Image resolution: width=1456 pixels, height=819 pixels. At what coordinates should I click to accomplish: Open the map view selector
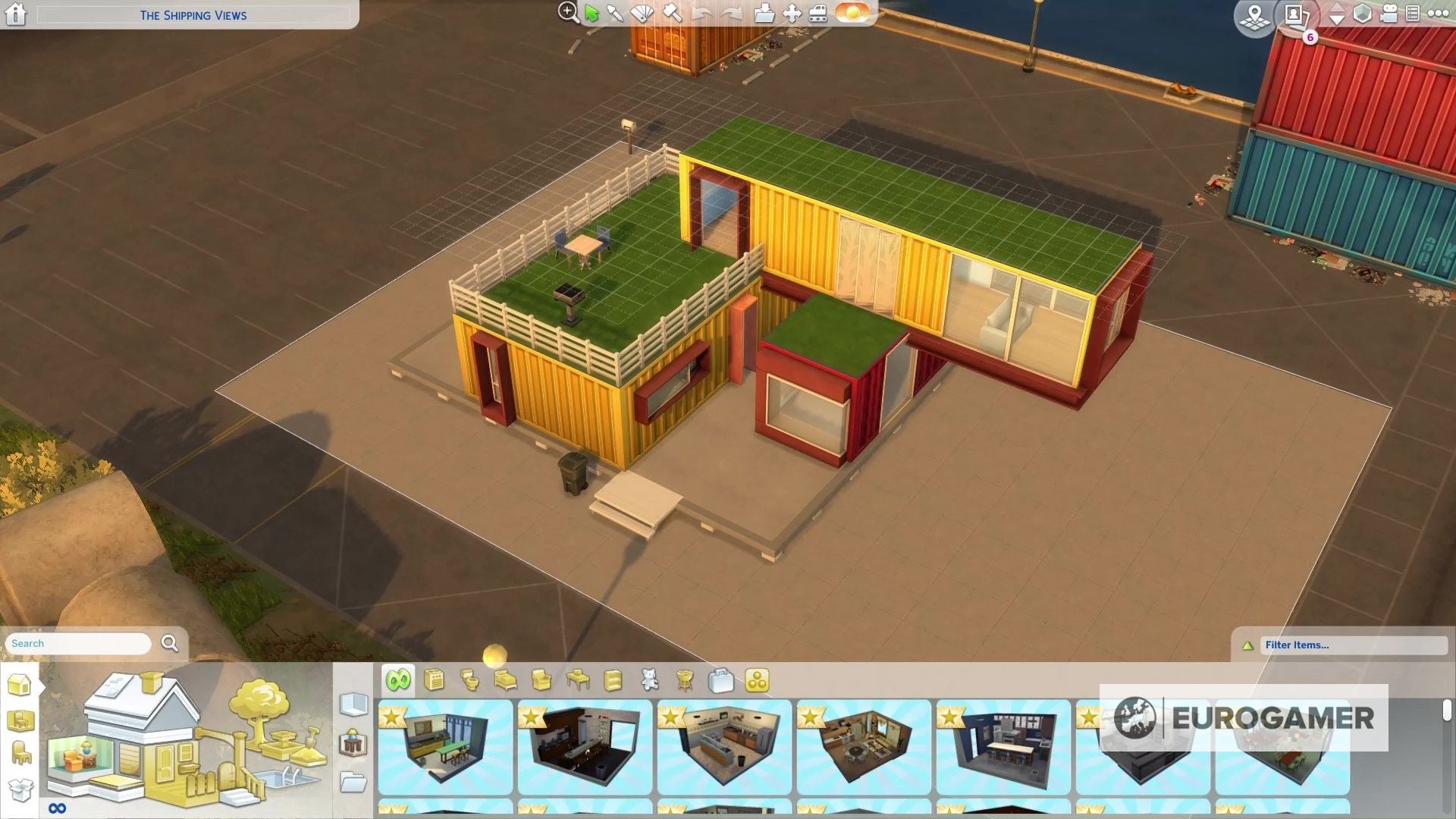point(1255,17)
